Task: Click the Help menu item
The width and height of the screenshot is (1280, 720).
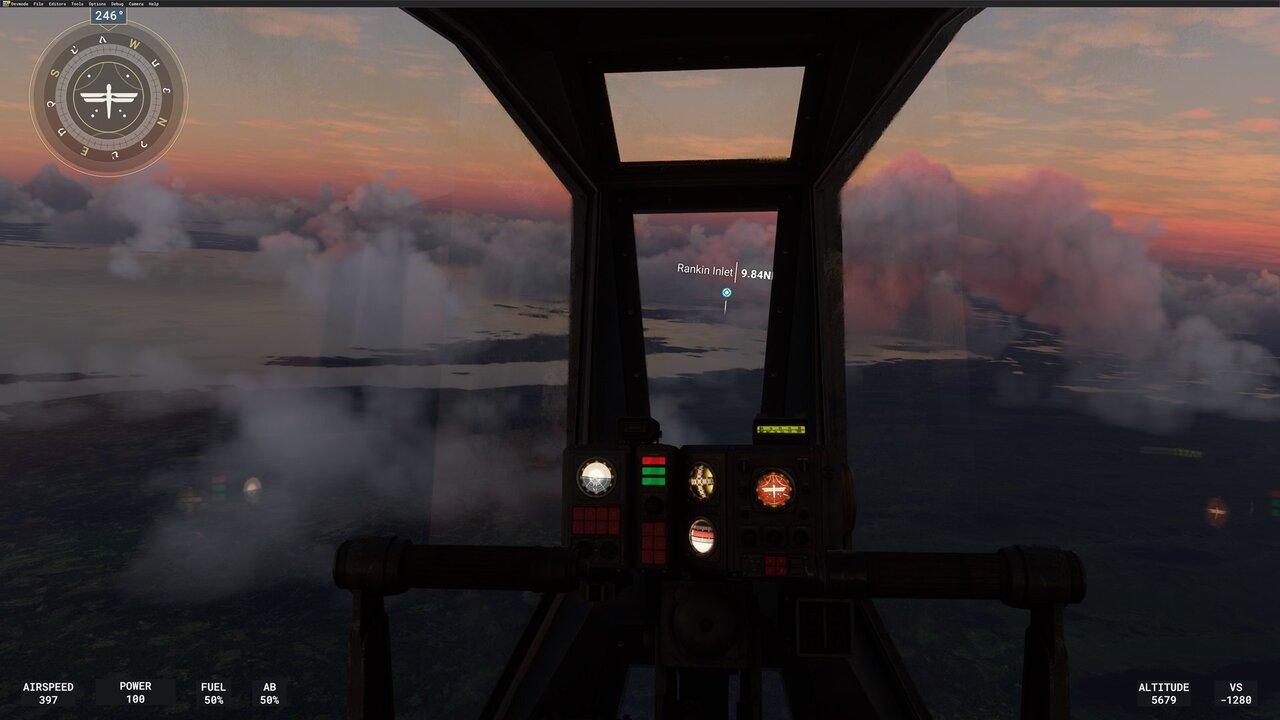Action: (x=156, y=3)
